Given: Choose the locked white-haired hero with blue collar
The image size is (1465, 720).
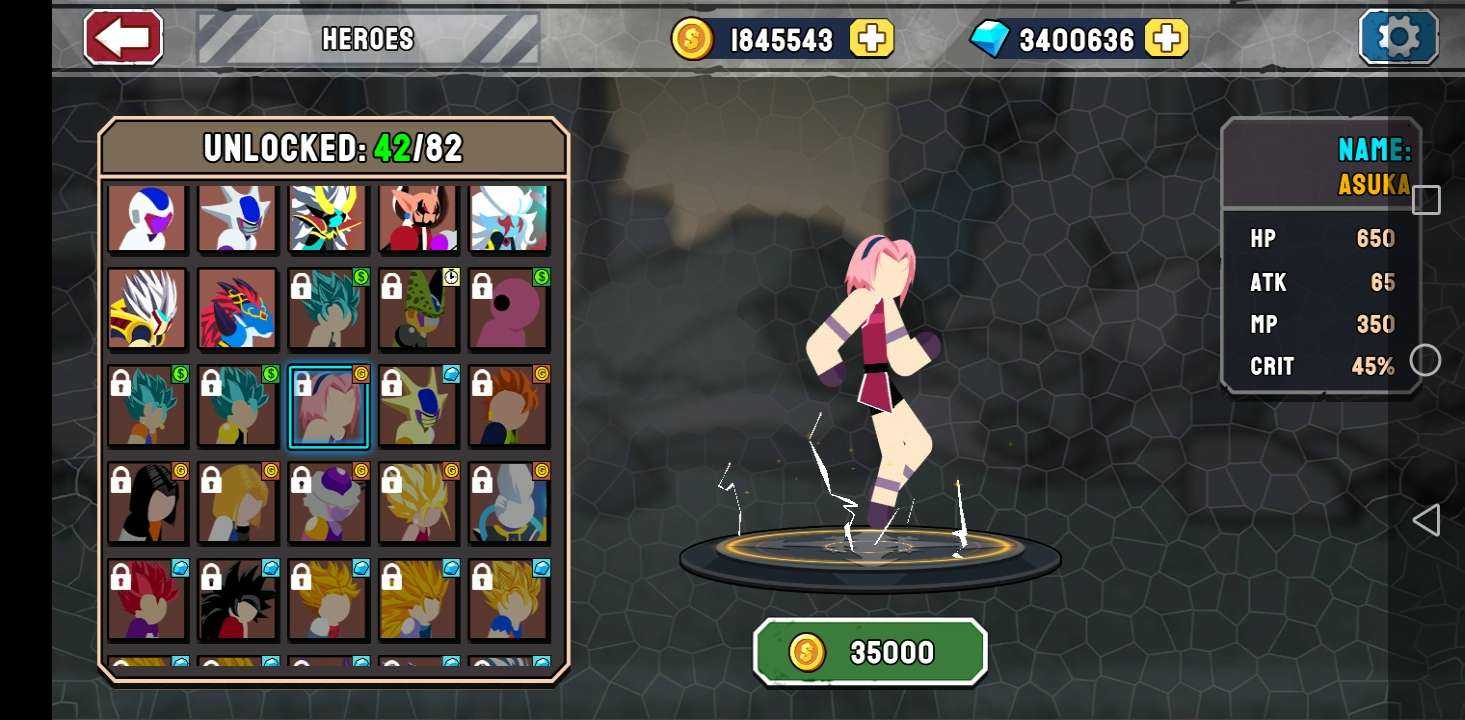Looking at the screenshot, I should 508,503.
